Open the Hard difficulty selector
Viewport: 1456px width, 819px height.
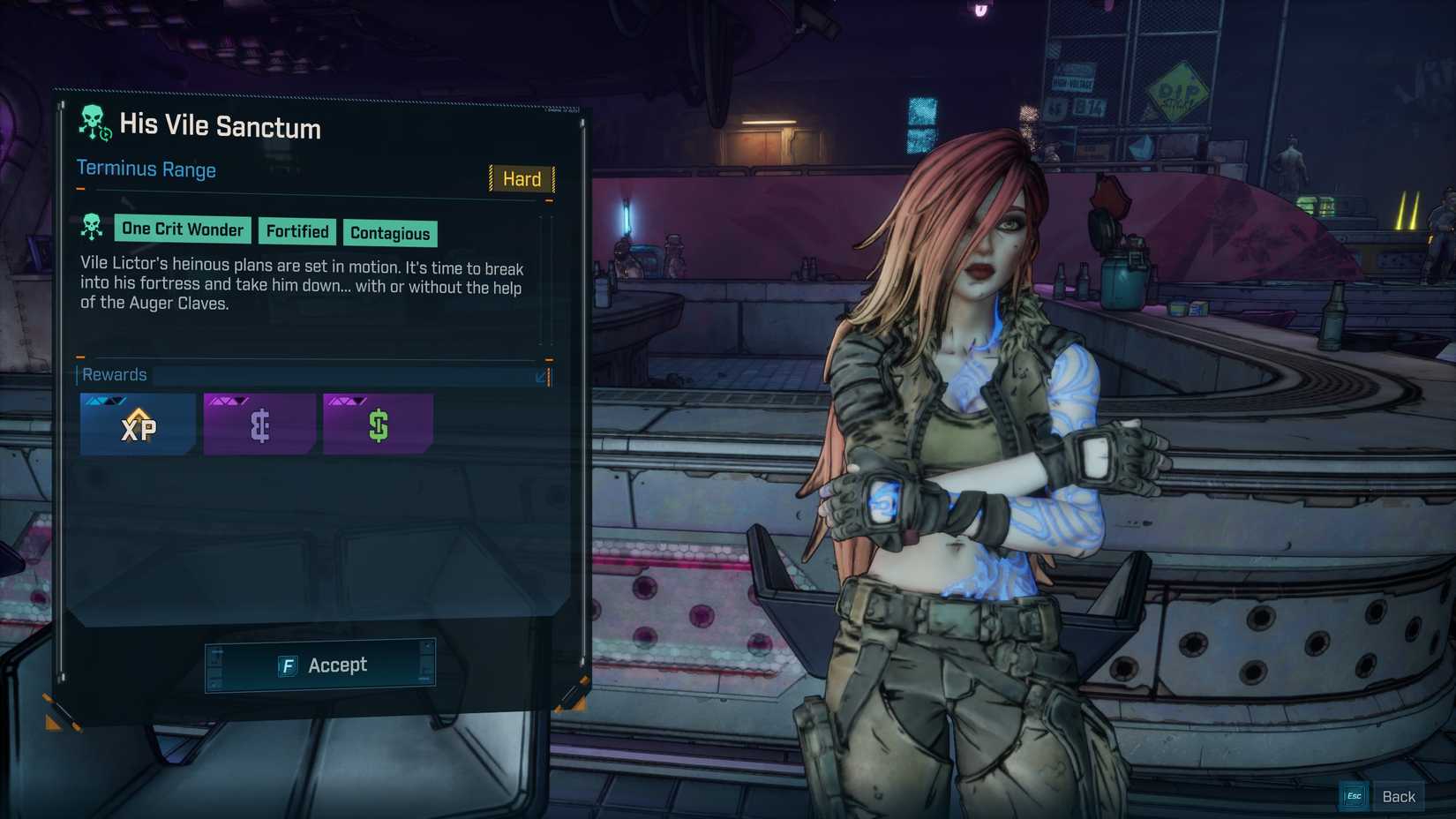pyautogui.click(x=521, y=179)
